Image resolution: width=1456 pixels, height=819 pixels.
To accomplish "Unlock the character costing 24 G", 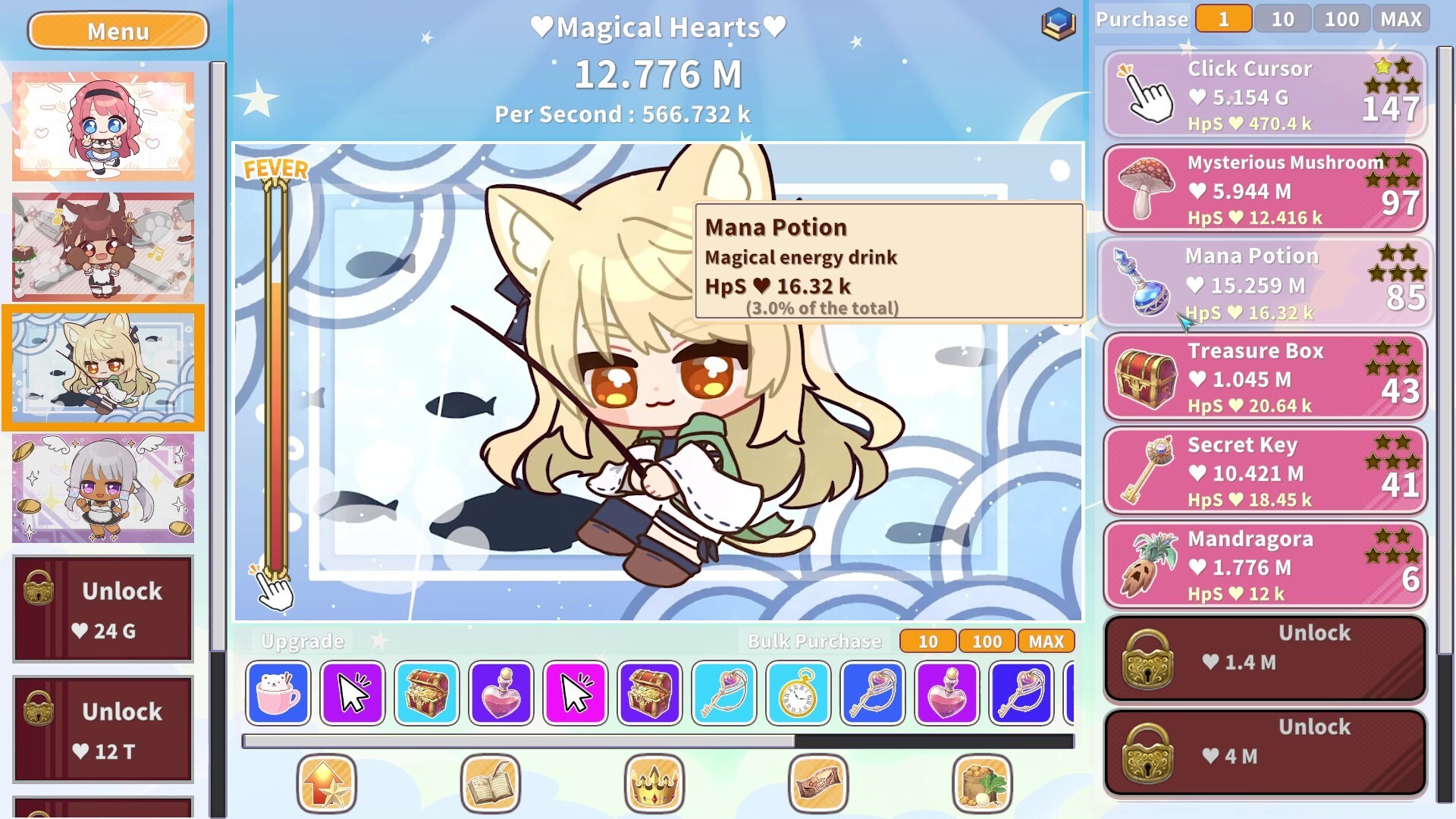I will [x=103, y=608].
